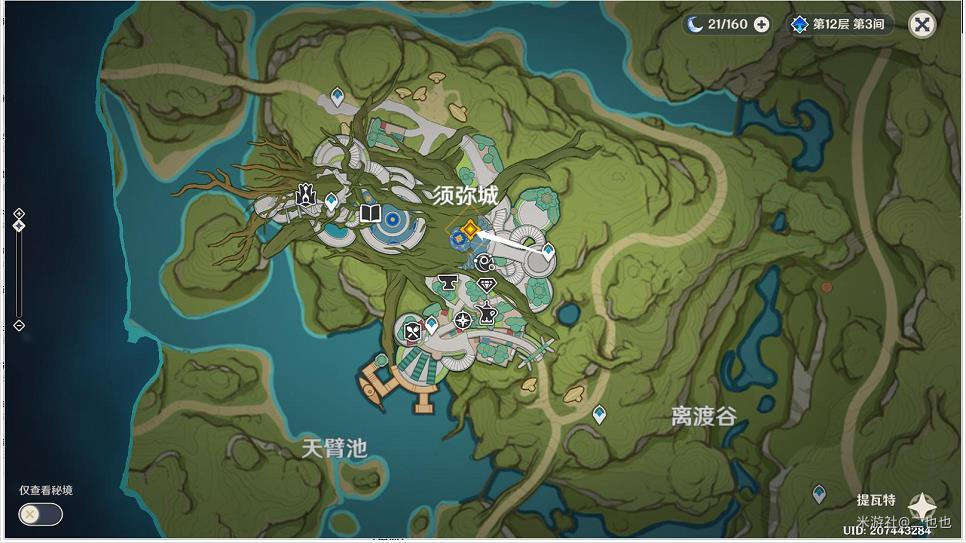Select the Statue of The Seven marker
Viewport: 966px width, 543px height.
(306, 196)
